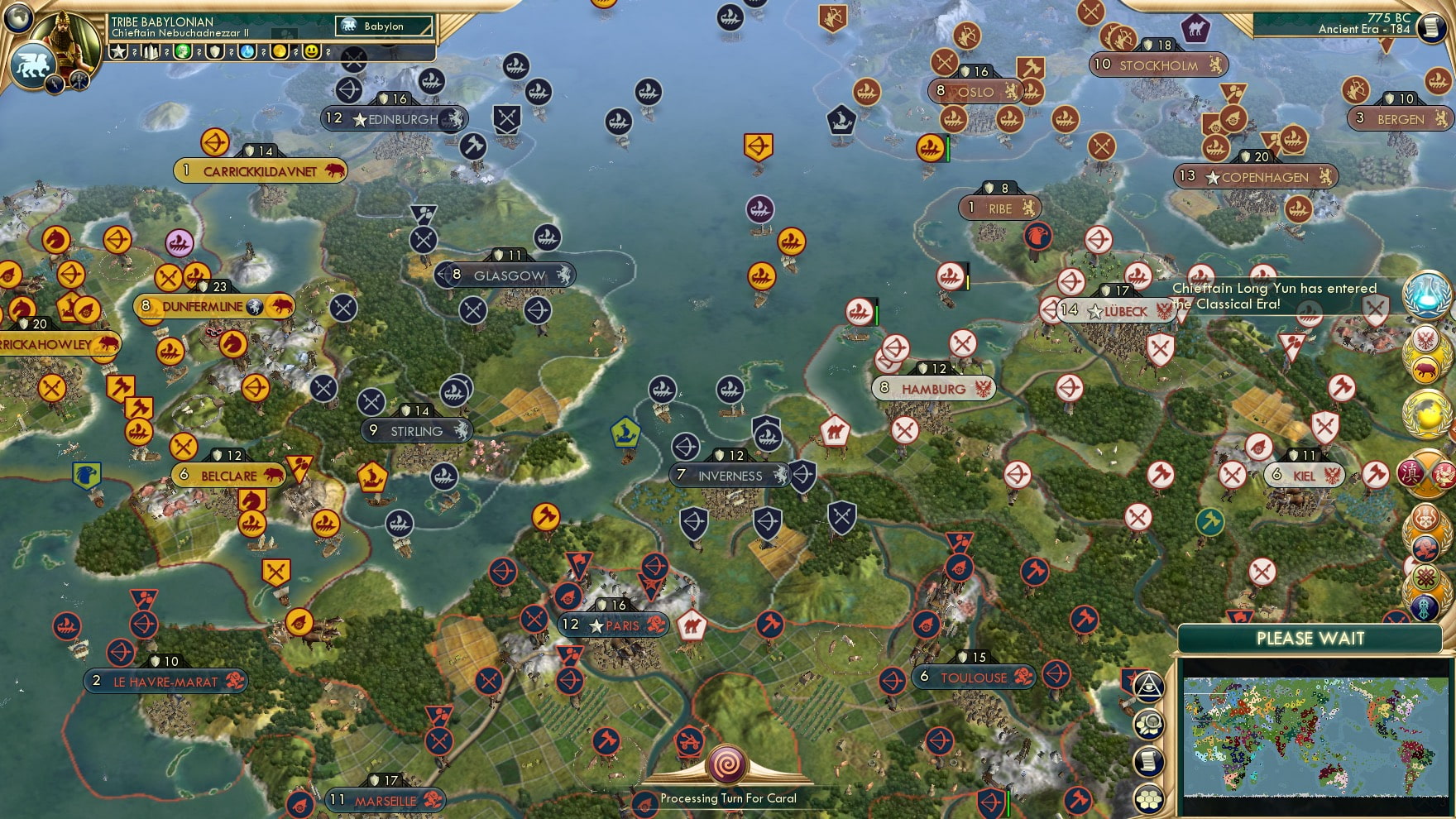Click the yellow smiley happiness icon

point(311,52)
